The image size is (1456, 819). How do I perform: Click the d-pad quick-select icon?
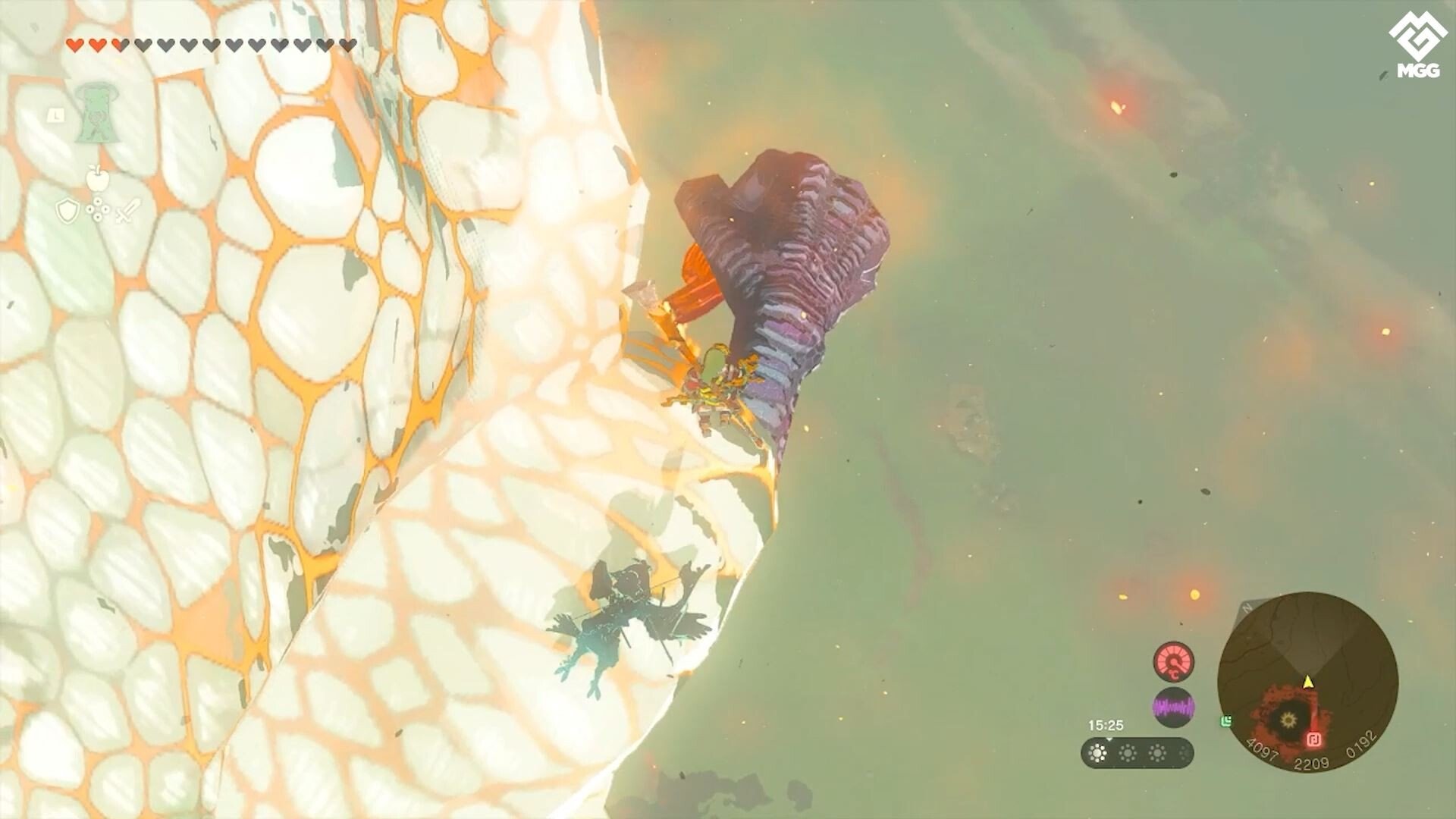97,210
